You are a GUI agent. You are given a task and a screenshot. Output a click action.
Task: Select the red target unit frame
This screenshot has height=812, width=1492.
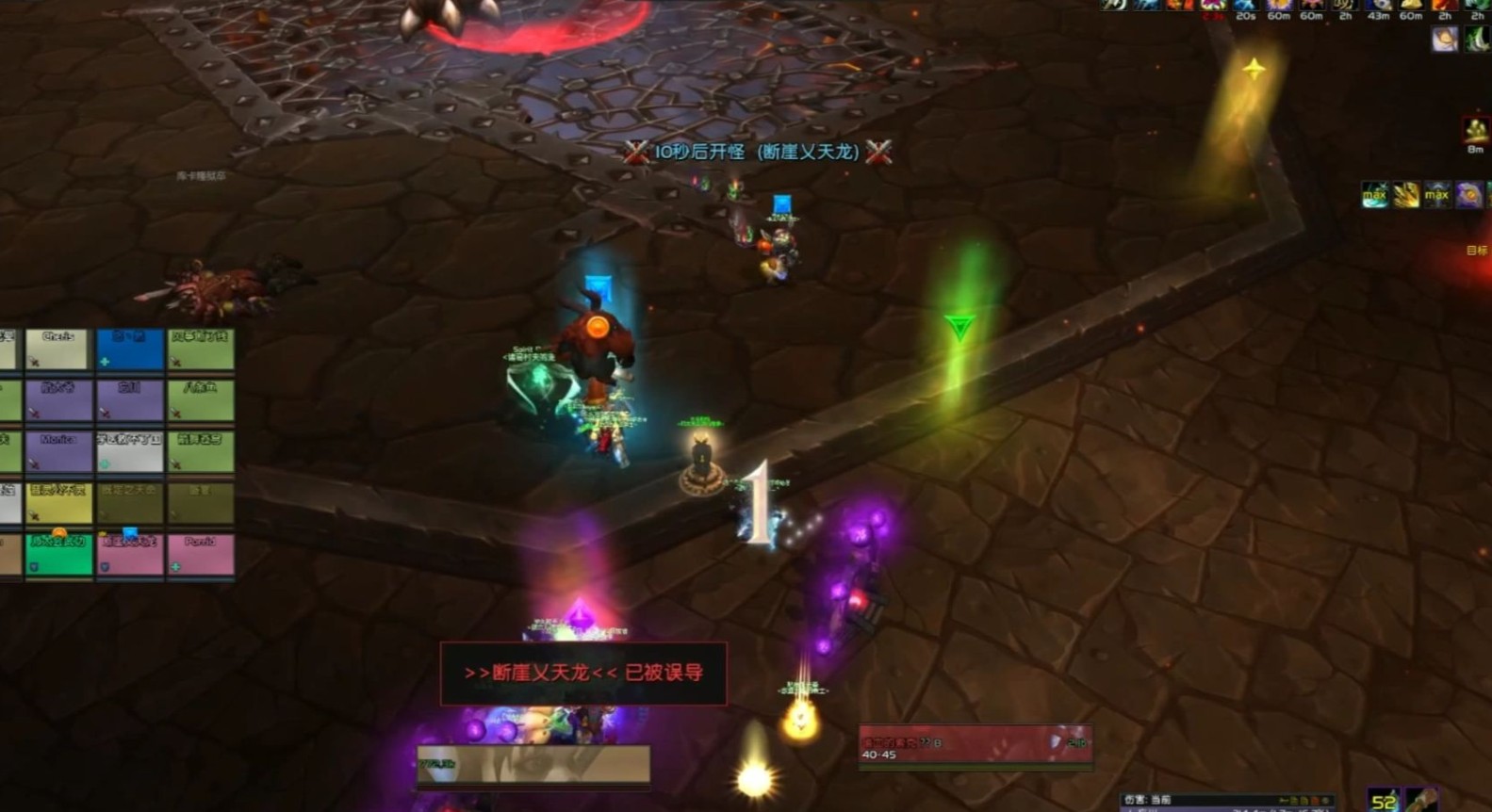[975, 746]
